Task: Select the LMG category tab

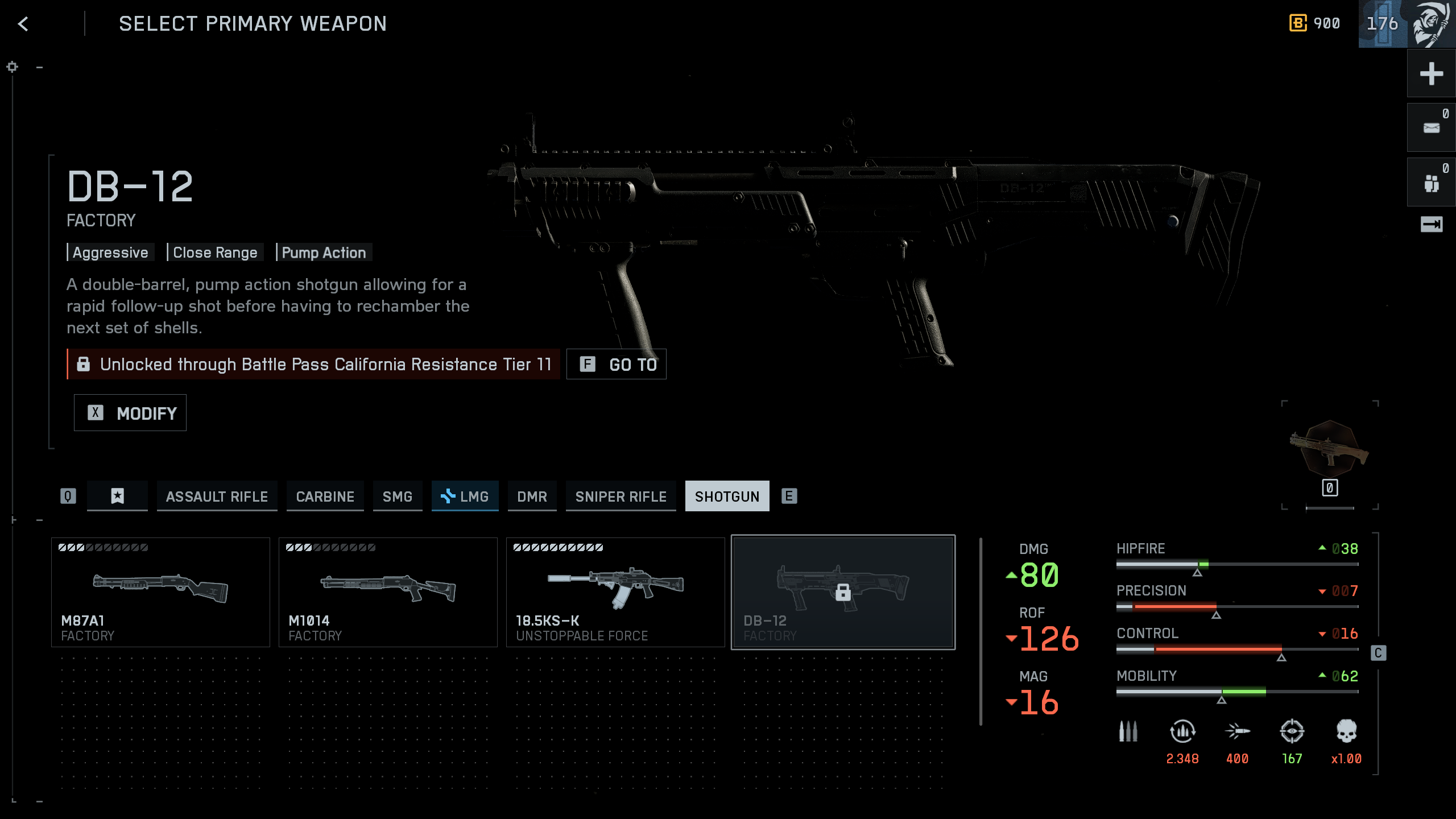Action: click(x=465, y=497)
